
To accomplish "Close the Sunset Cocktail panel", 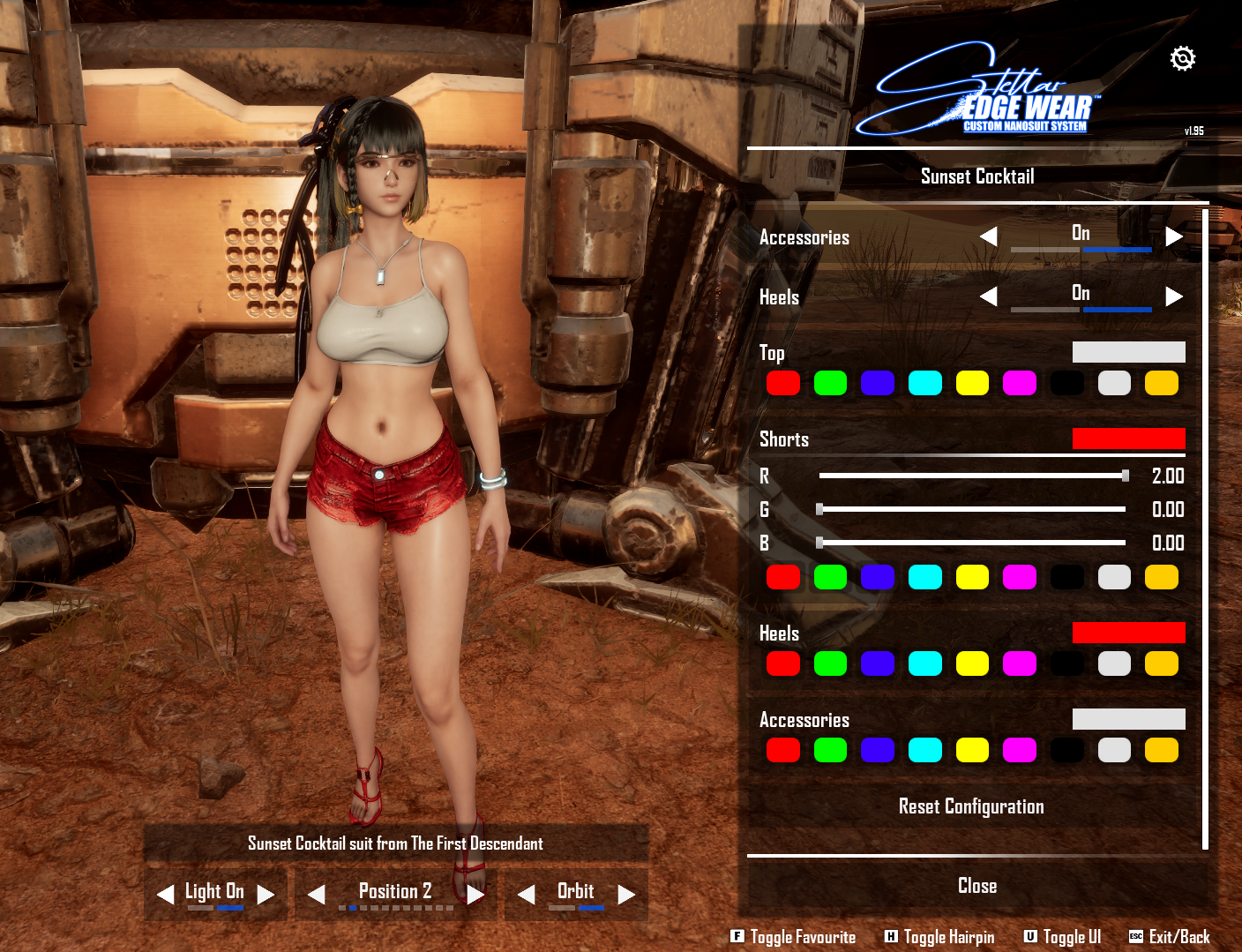I will 976,886.
